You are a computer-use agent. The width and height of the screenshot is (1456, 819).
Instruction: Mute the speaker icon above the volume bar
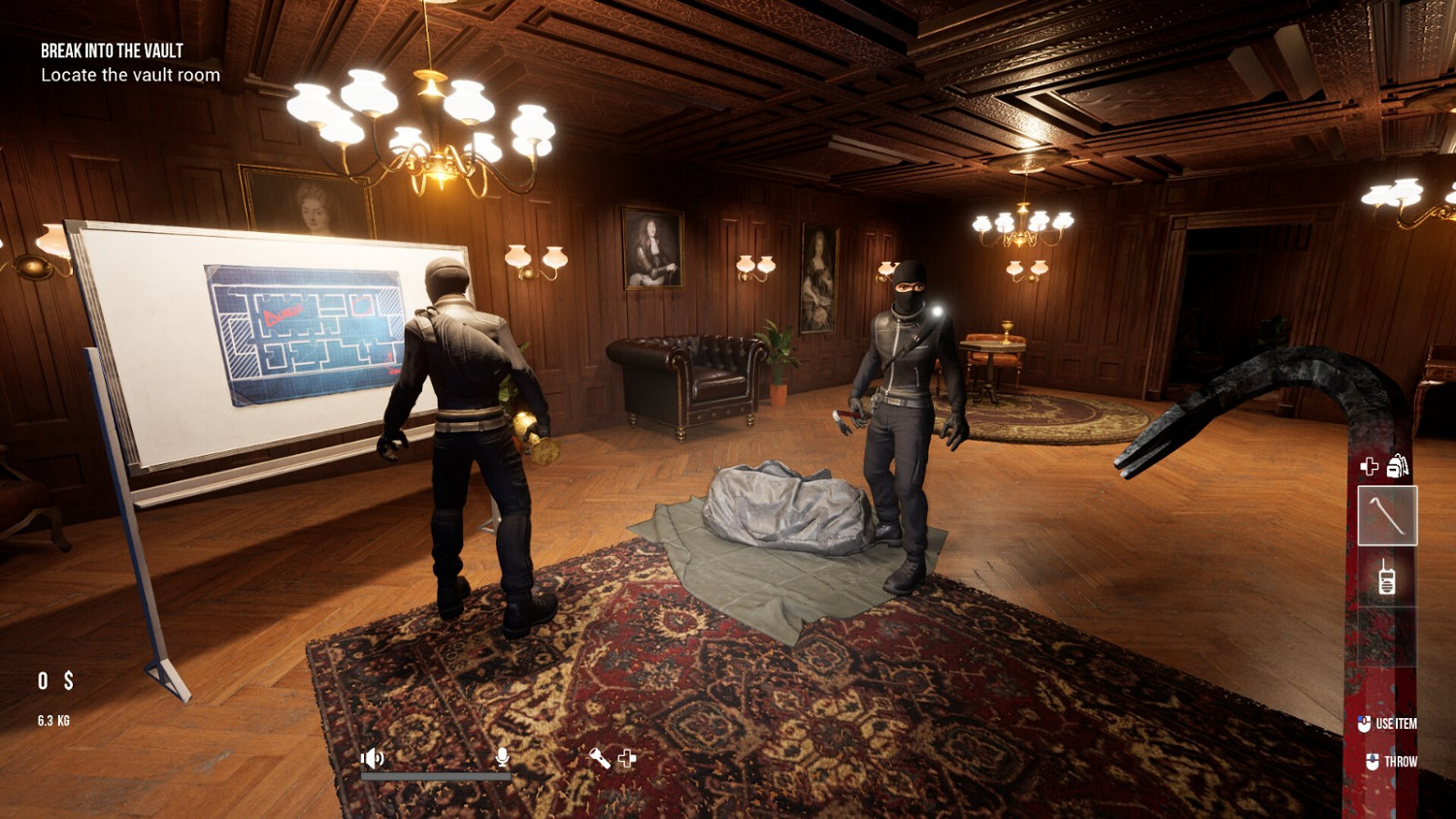(x=372, y=758)
